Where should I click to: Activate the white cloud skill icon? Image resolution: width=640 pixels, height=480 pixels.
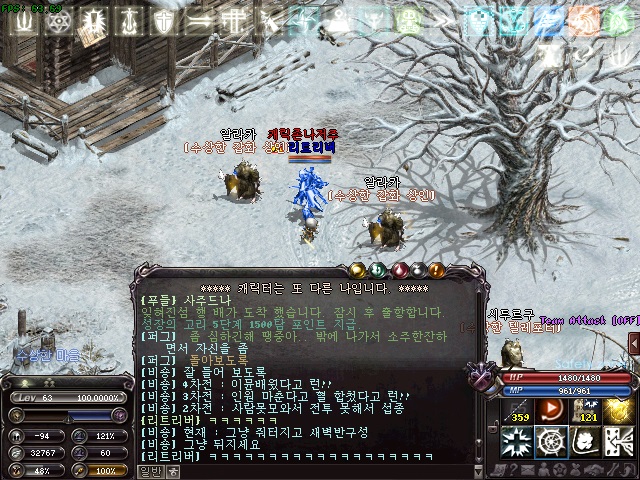coord(584,439)
